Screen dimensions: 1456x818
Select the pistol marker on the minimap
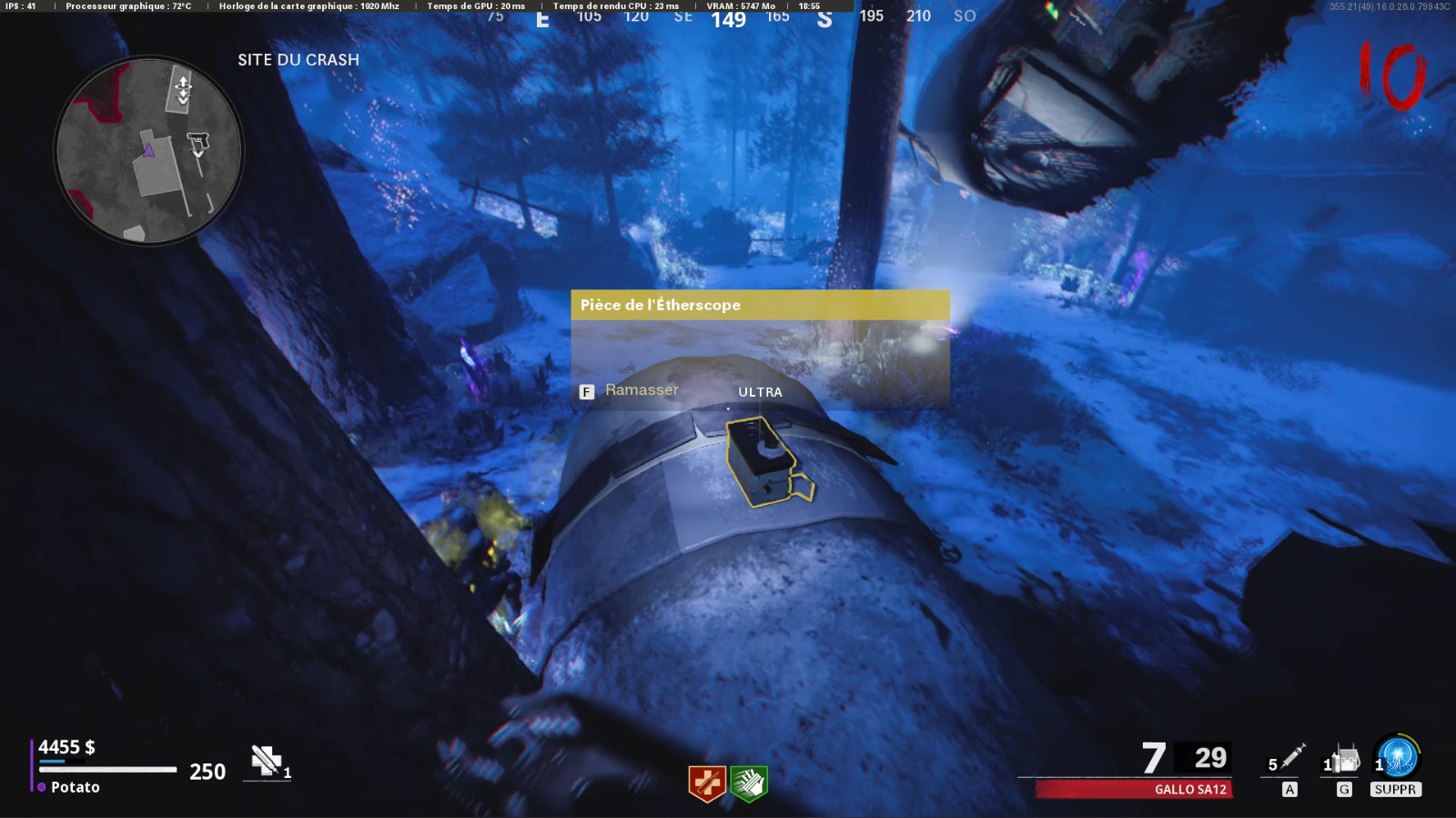tap(198, 142)
